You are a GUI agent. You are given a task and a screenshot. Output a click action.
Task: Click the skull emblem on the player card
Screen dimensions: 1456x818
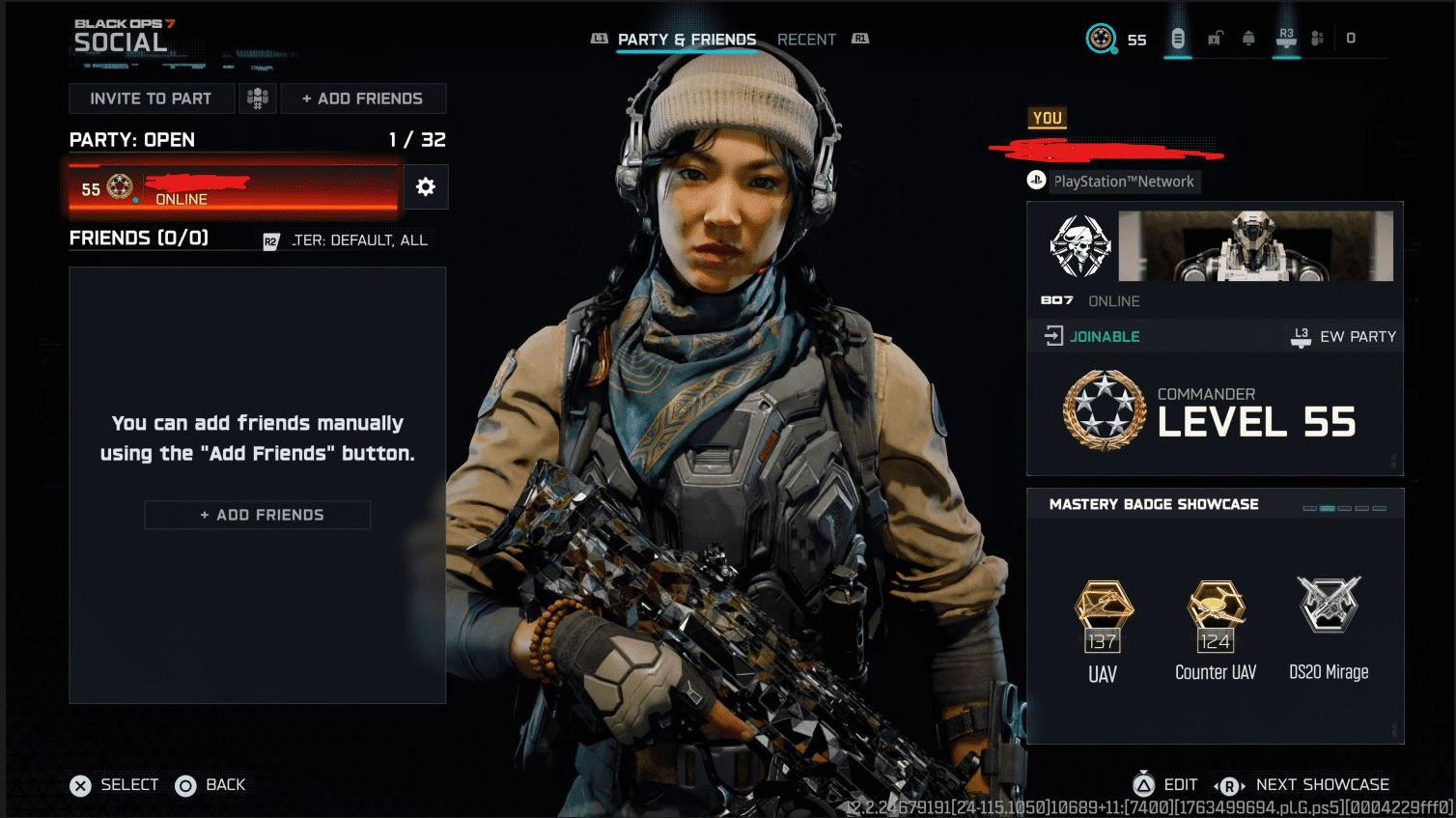pyautogui.click(x=1080, y=247)
